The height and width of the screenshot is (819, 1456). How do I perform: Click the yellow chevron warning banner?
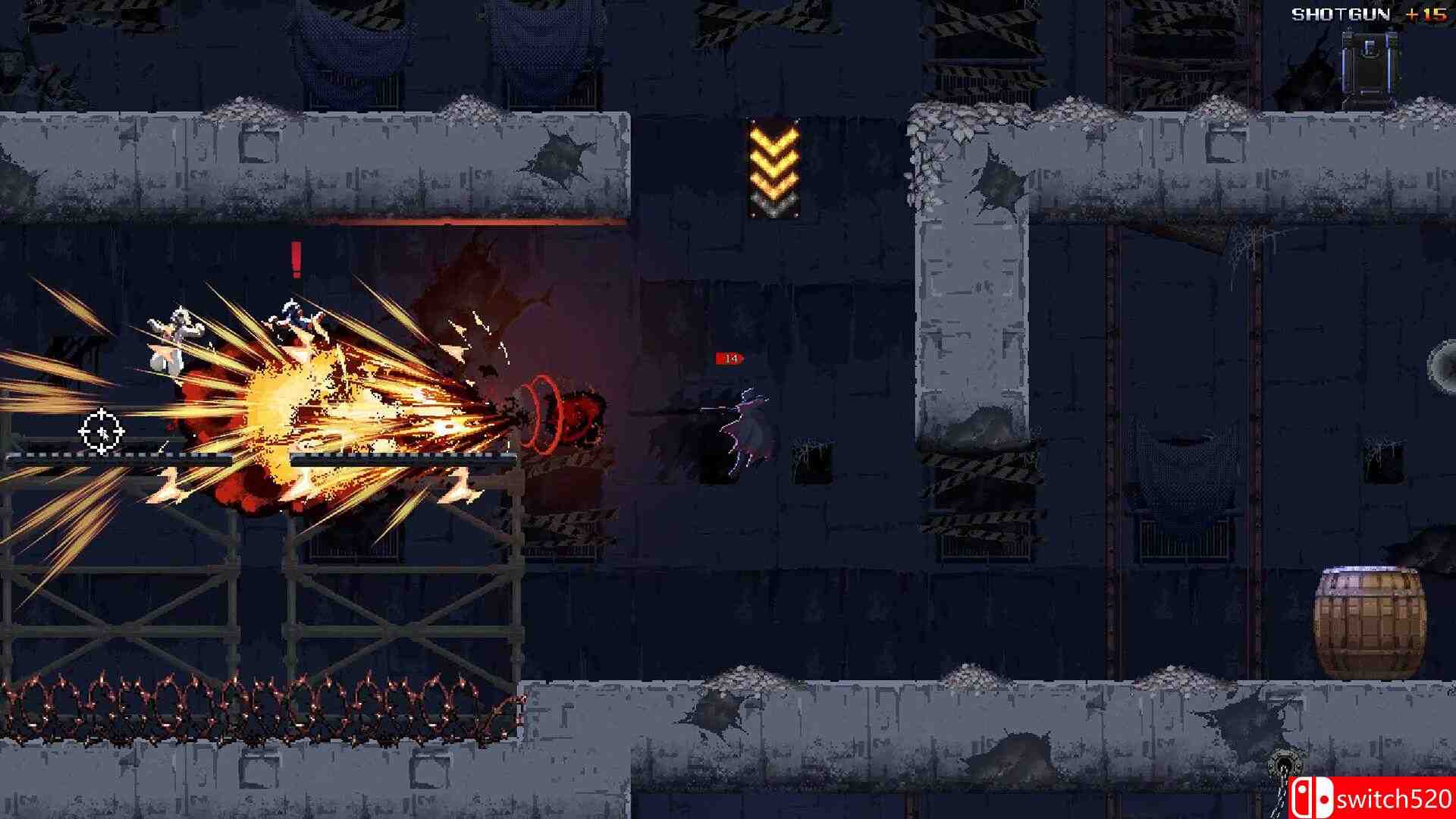click(x=772, y=168)
